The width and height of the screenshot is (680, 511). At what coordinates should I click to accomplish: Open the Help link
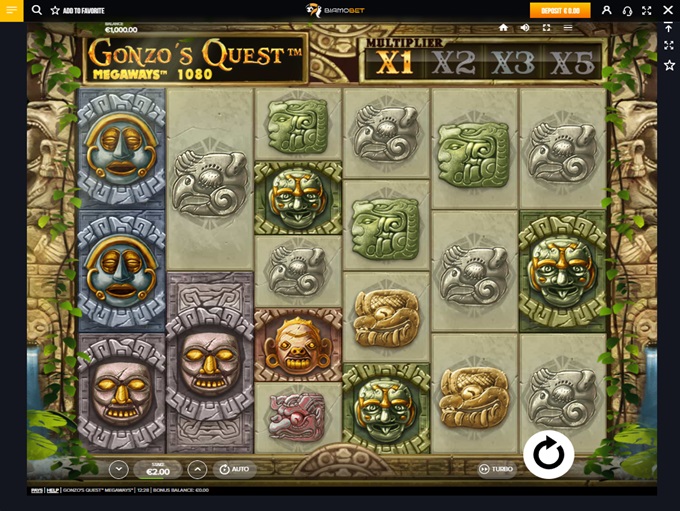point(53,490)
